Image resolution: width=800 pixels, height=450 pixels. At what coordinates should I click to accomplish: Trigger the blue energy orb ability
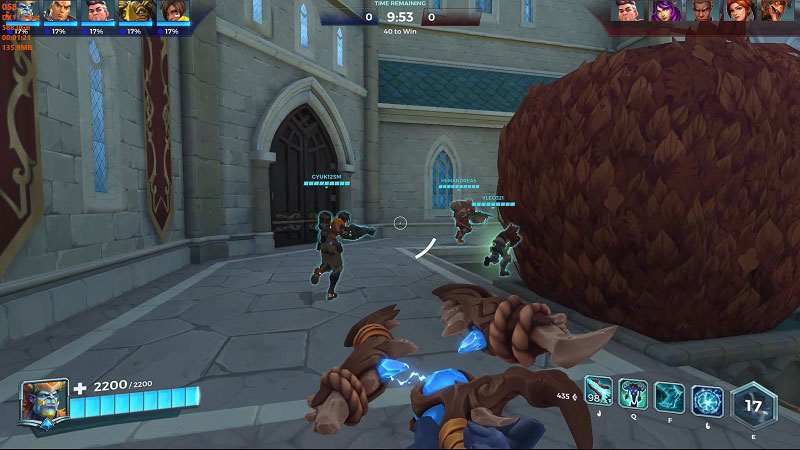(707, 400)
